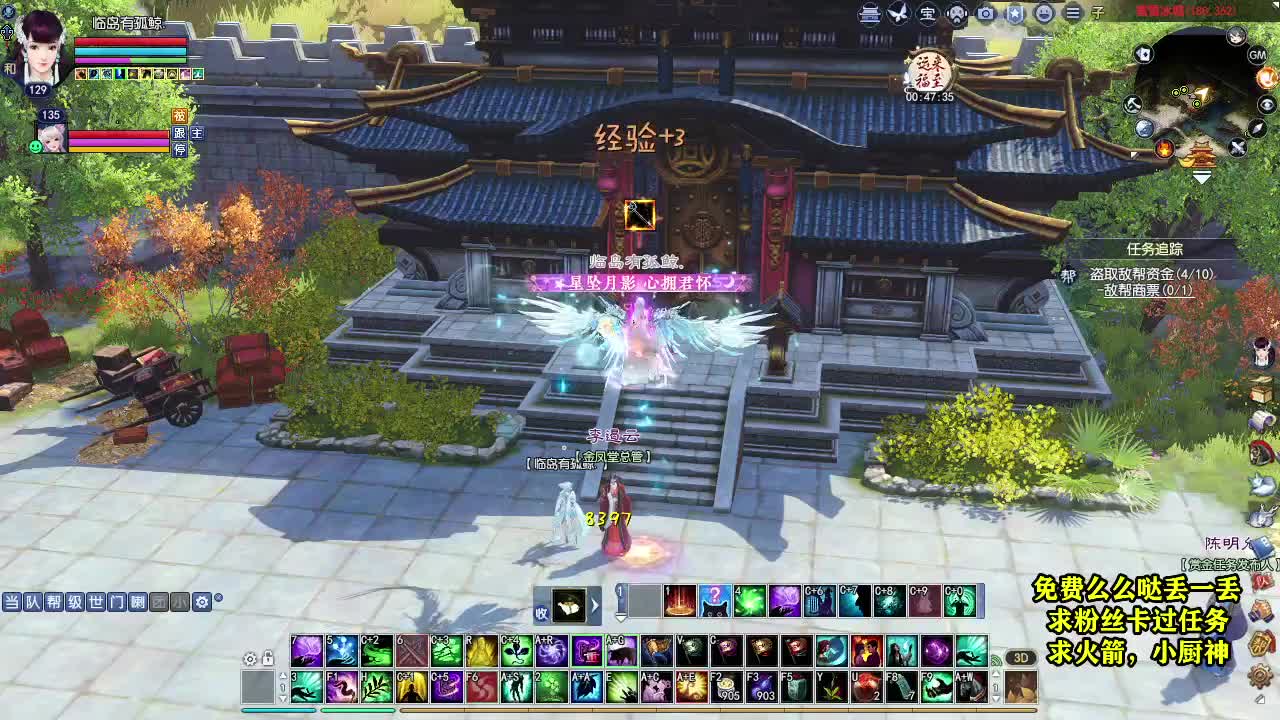Select the butterfly icon on the top bar
The height and width of the screenshot is (720, 1280).
pos(898,12)
